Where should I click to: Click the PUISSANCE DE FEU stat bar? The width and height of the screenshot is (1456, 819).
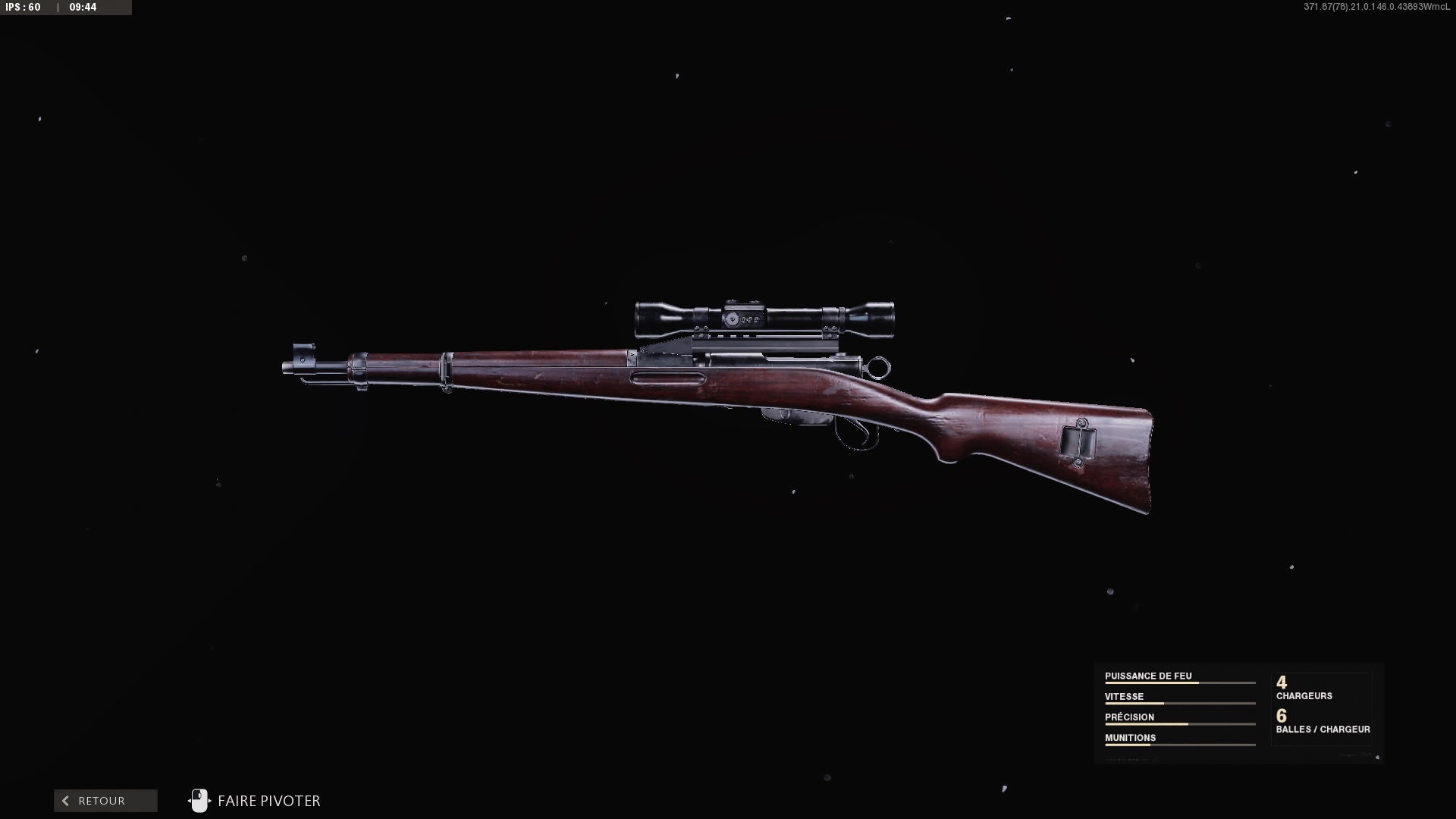coord(1180,683)
